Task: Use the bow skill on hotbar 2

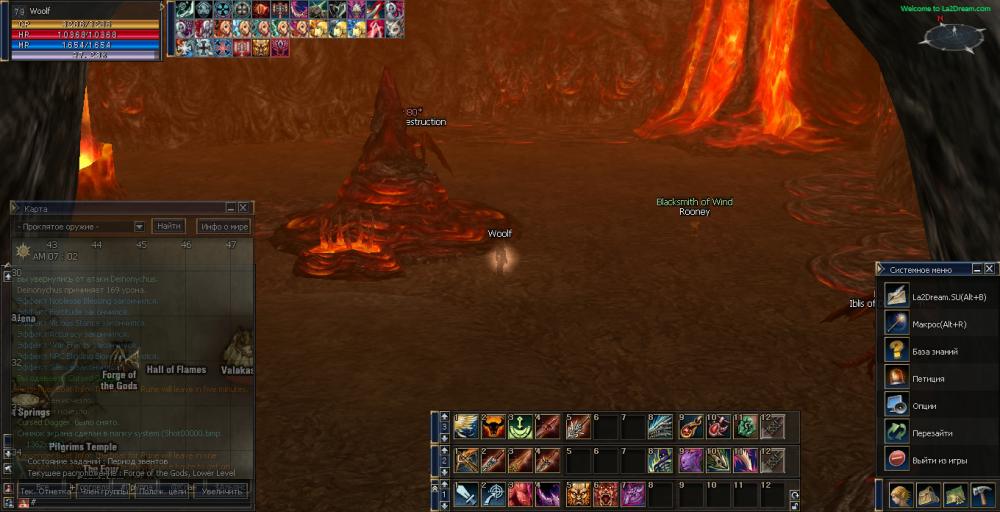Action: [465, 461]
